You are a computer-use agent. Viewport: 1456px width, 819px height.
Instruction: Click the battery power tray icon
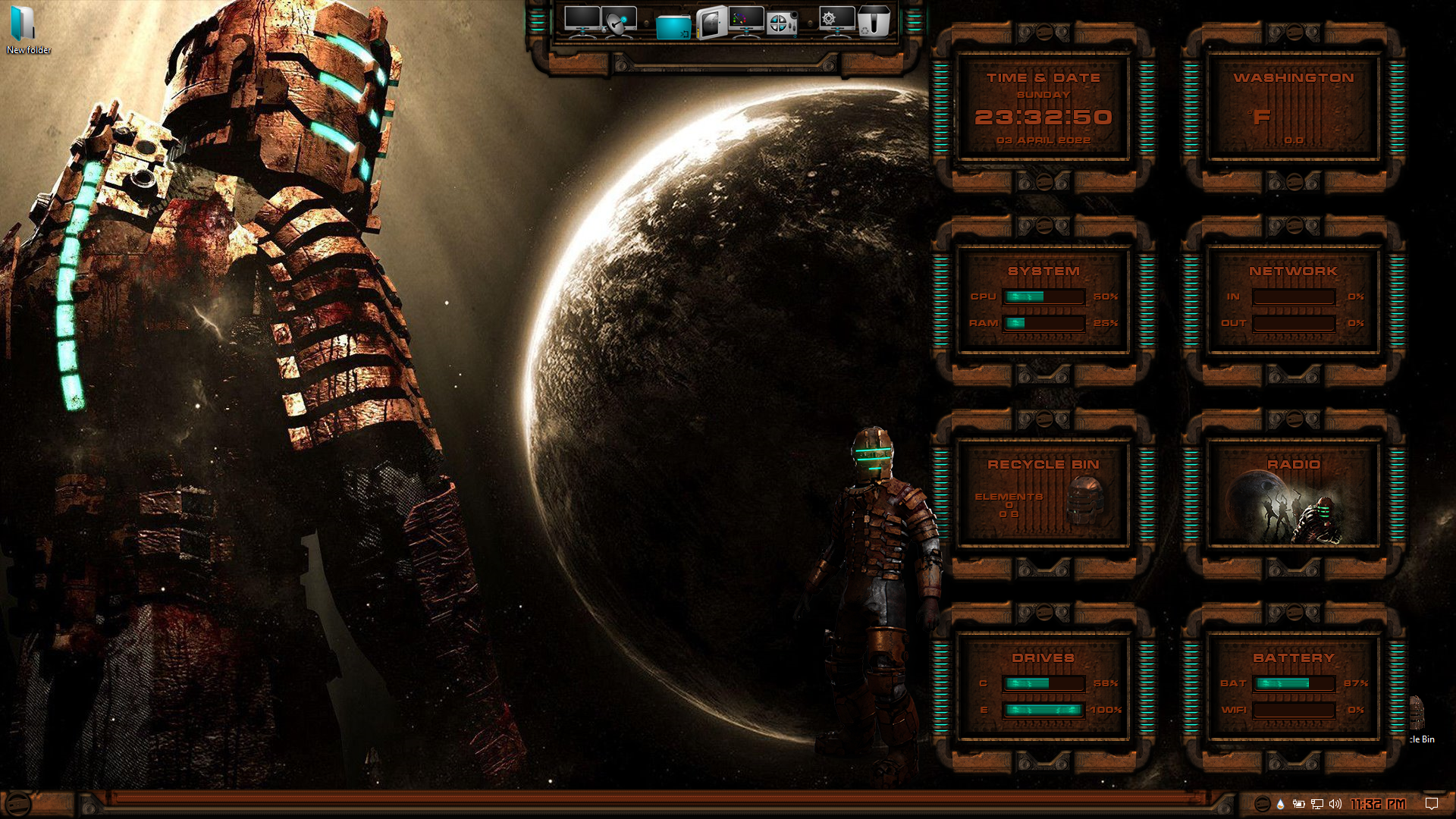pyautogui.click(x=1298, y=804)
